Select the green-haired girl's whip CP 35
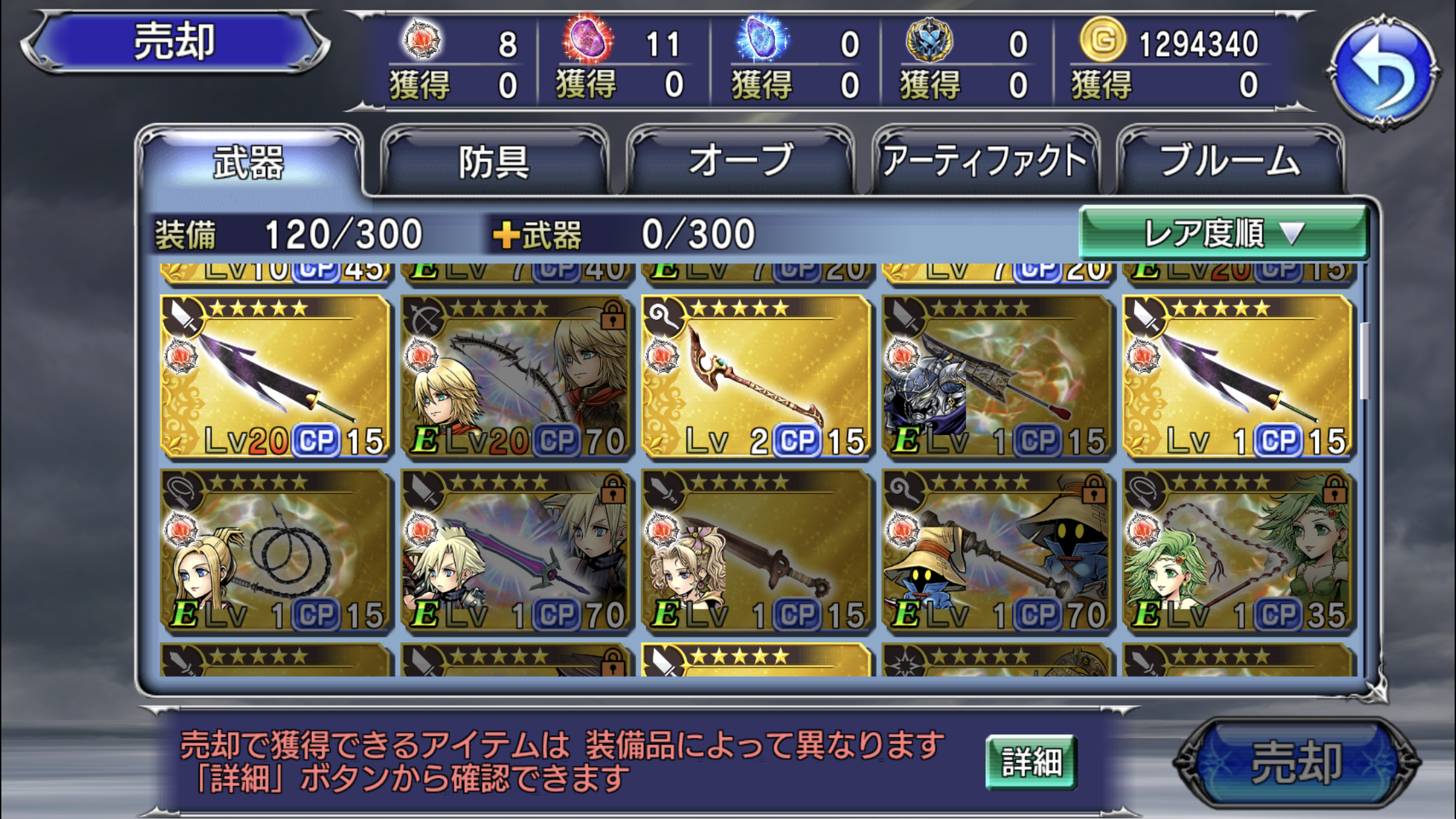This screenshot has width=1456, height=819. pyautogui.click(x=1238, y=551)
